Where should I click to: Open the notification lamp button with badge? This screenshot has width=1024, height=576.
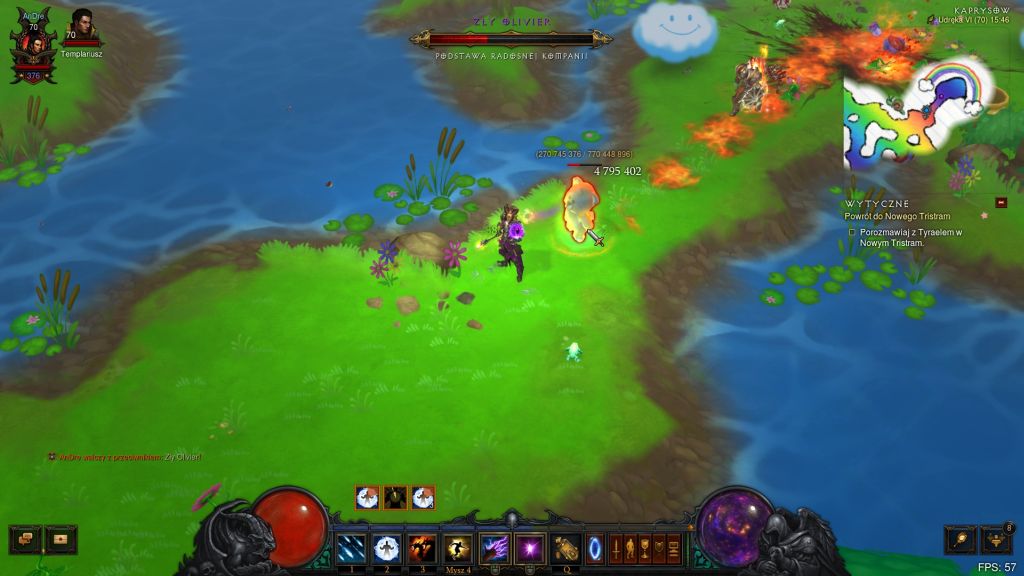coord(996,540)
